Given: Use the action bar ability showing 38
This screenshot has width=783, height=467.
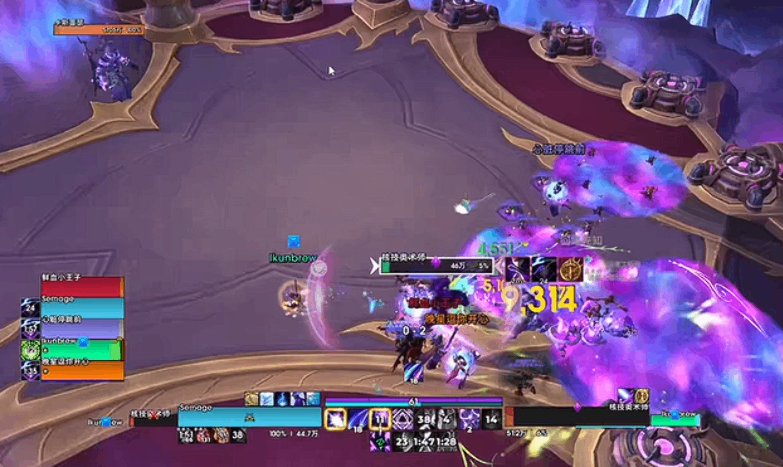Looking at the screenshot, I should [x=423, y=420].
